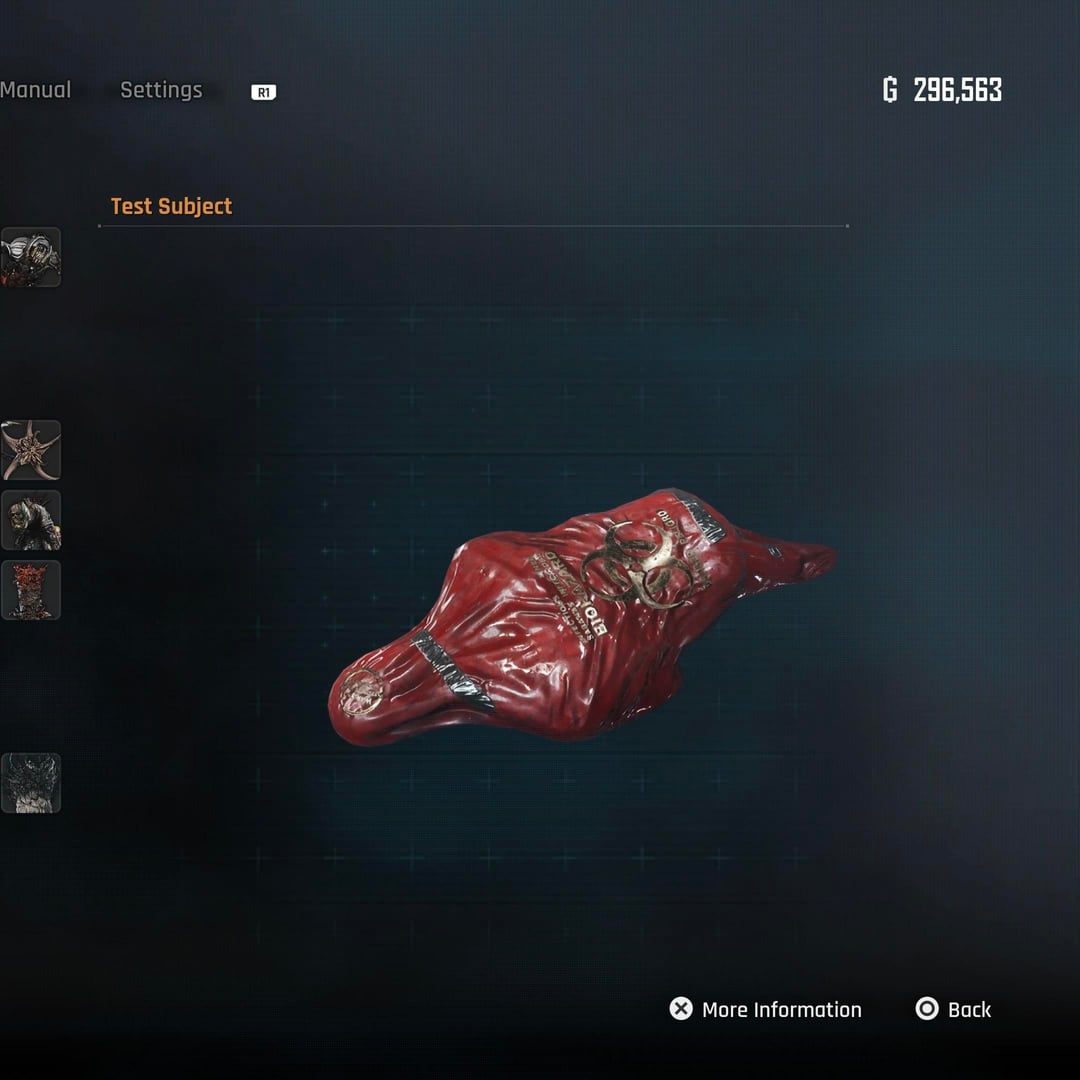Show More Information on the Test Subject
The width and height of the screenshot is (1080, 1080).
pyautogui.click(x=766, y=1009)
